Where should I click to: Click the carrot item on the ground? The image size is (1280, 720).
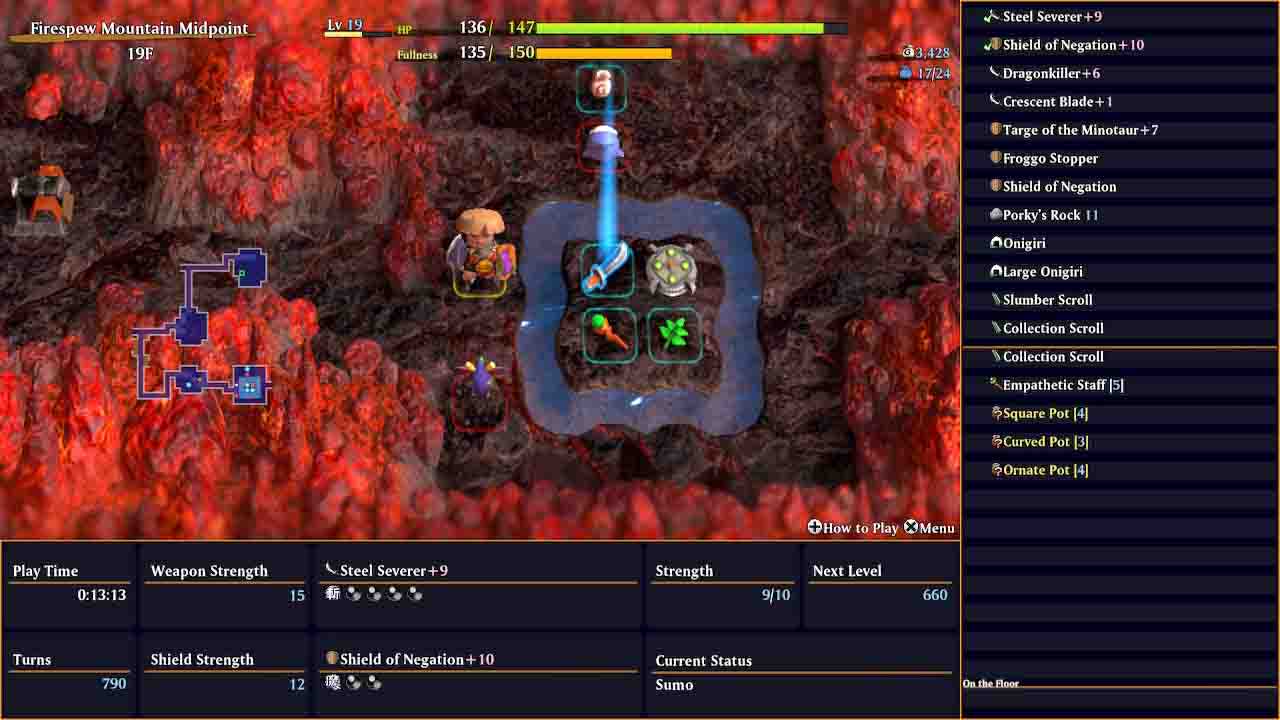606,332
